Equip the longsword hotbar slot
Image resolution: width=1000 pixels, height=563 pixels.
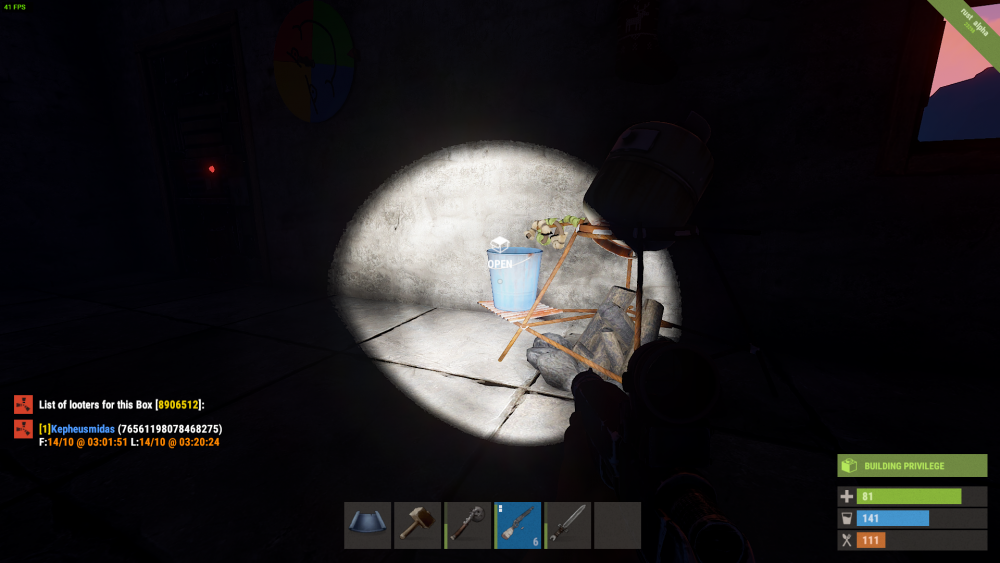[568, 525]
